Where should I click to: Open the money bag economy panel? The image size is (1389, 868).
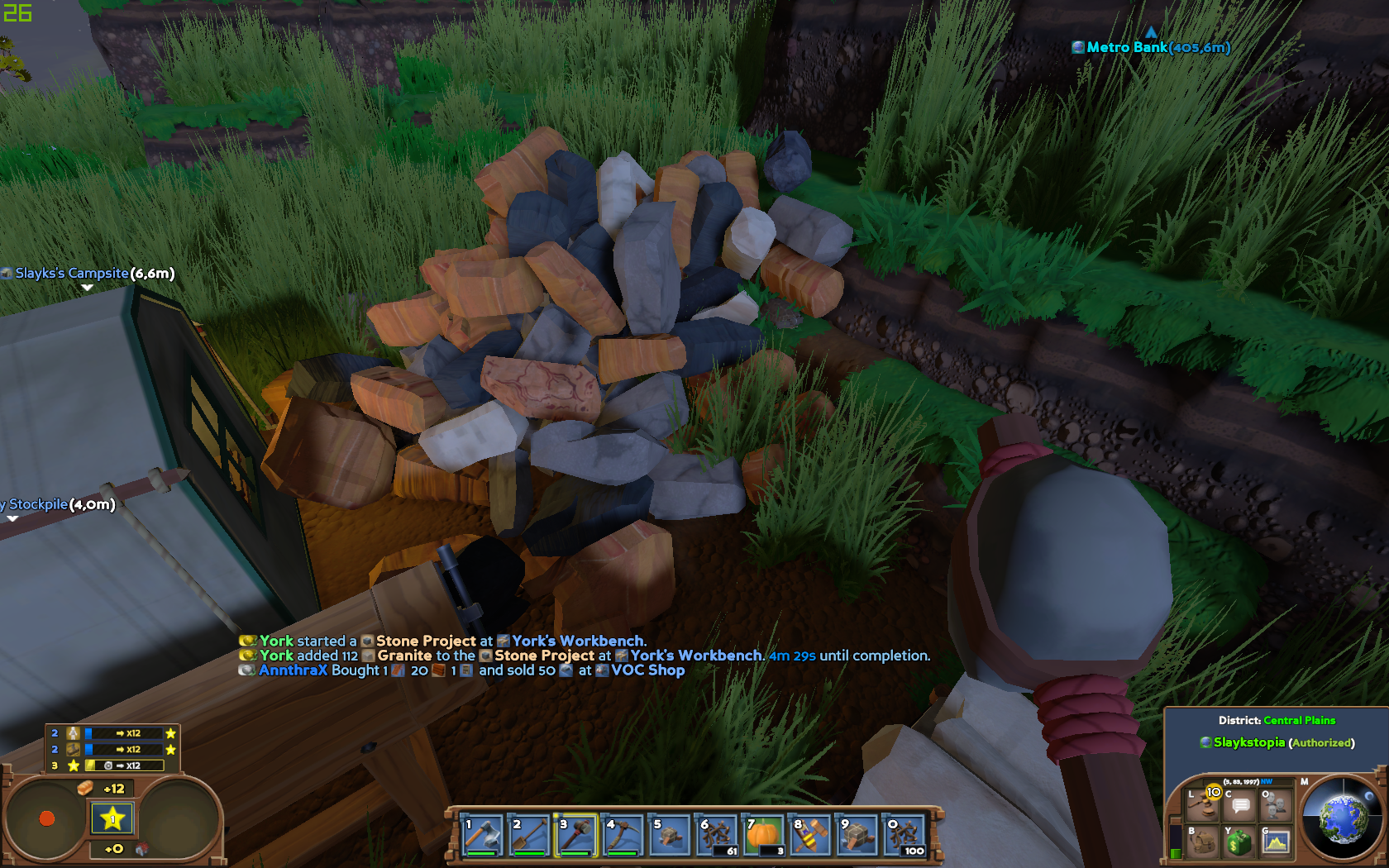point(1239,842)
